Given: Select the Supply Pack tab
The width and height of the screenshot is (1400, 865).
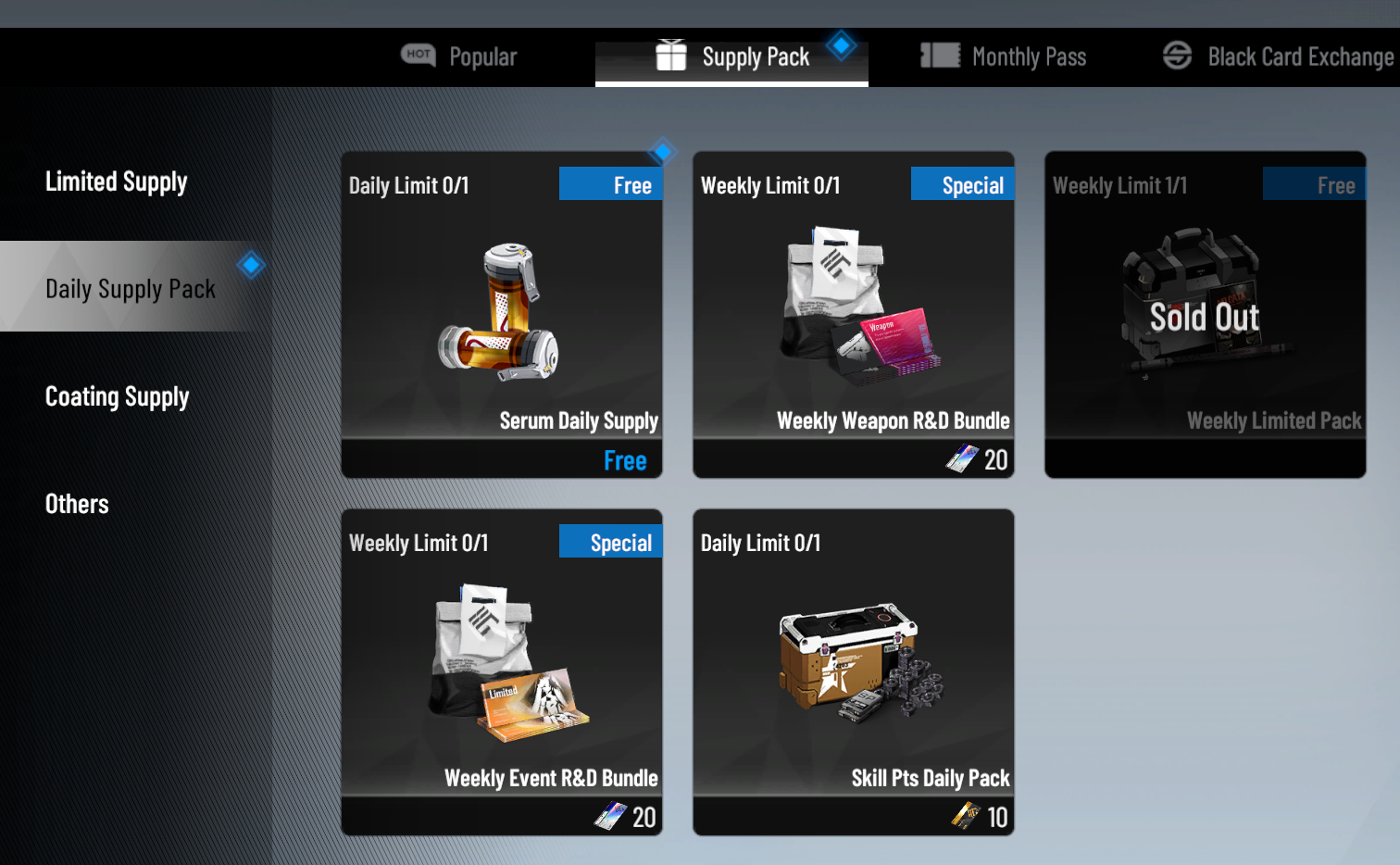Looking at the screenshot, I should pos(732,57).
